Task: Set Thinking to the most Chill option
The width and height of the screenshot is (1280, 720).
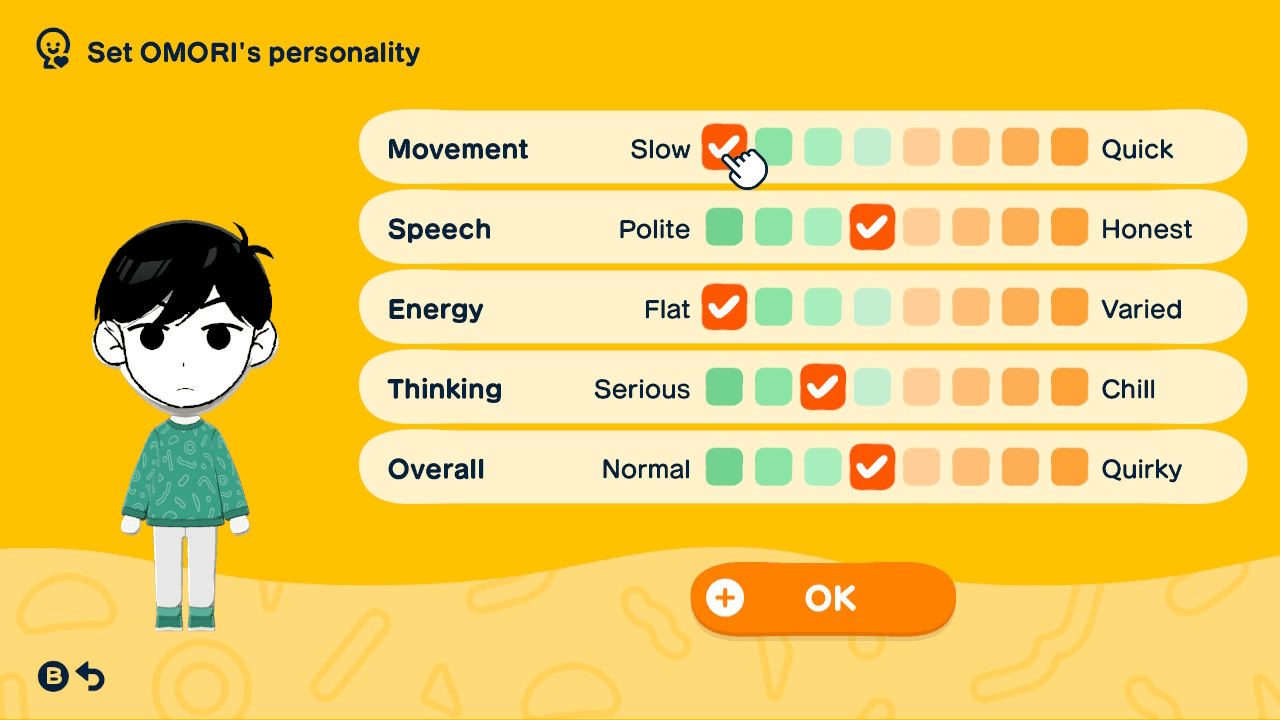Action: [x=1068, y=387]
